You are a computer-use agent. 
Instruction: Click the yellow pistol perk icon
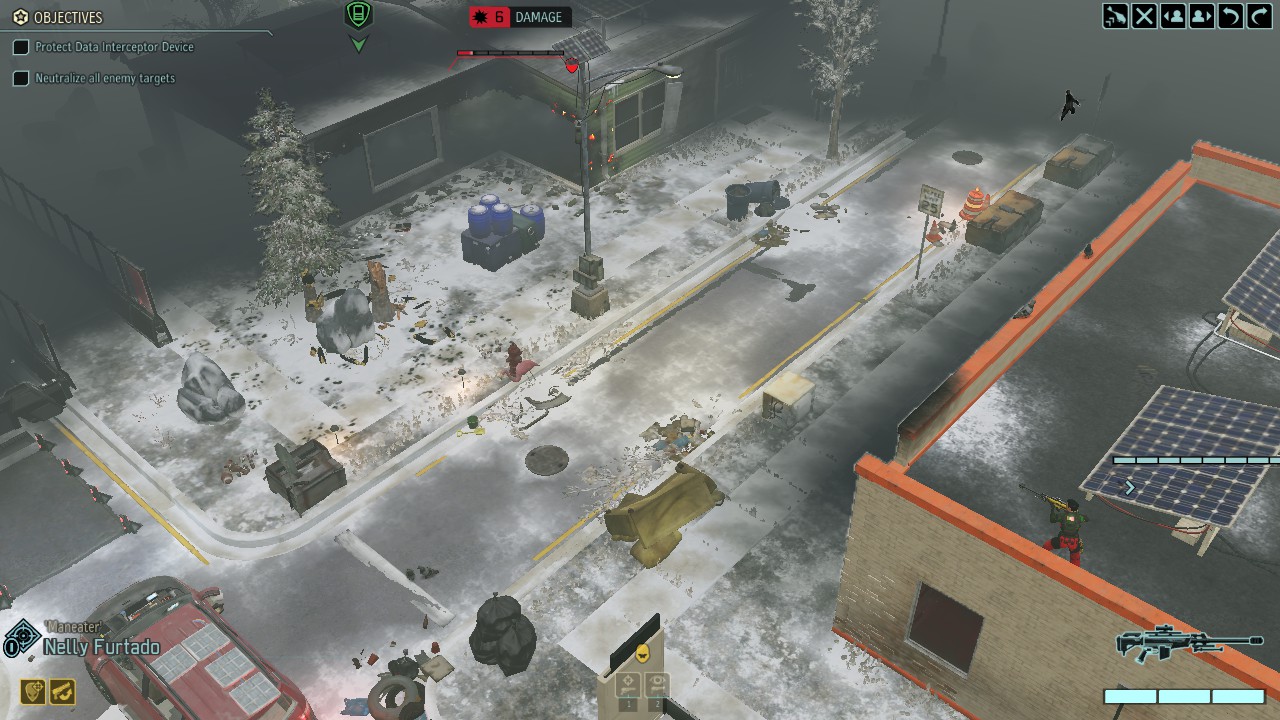pyautogui.click(x=62, y=691)
